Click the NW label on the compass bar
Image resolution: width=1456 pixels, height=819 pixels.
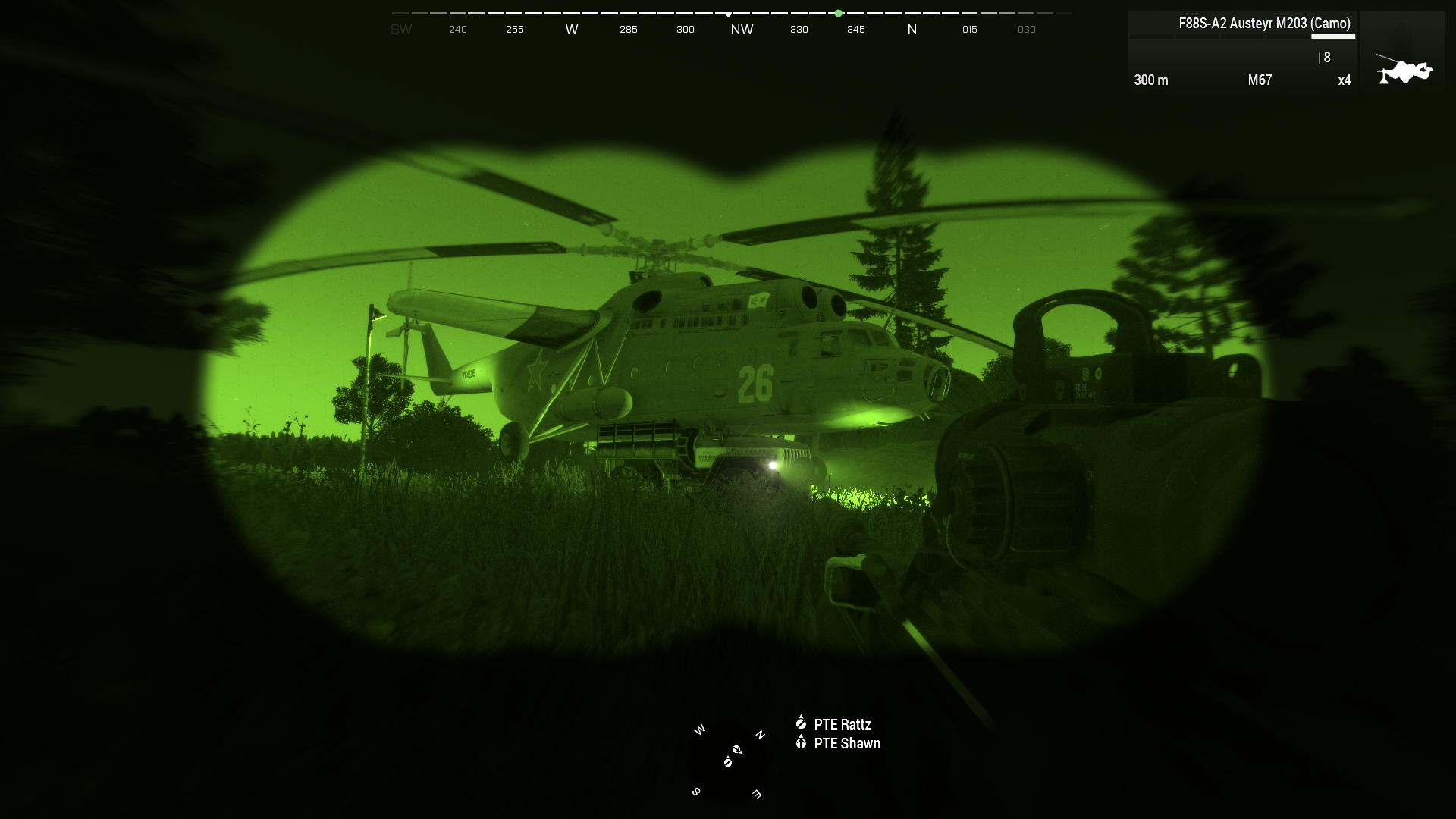click(x=742, y=29)
